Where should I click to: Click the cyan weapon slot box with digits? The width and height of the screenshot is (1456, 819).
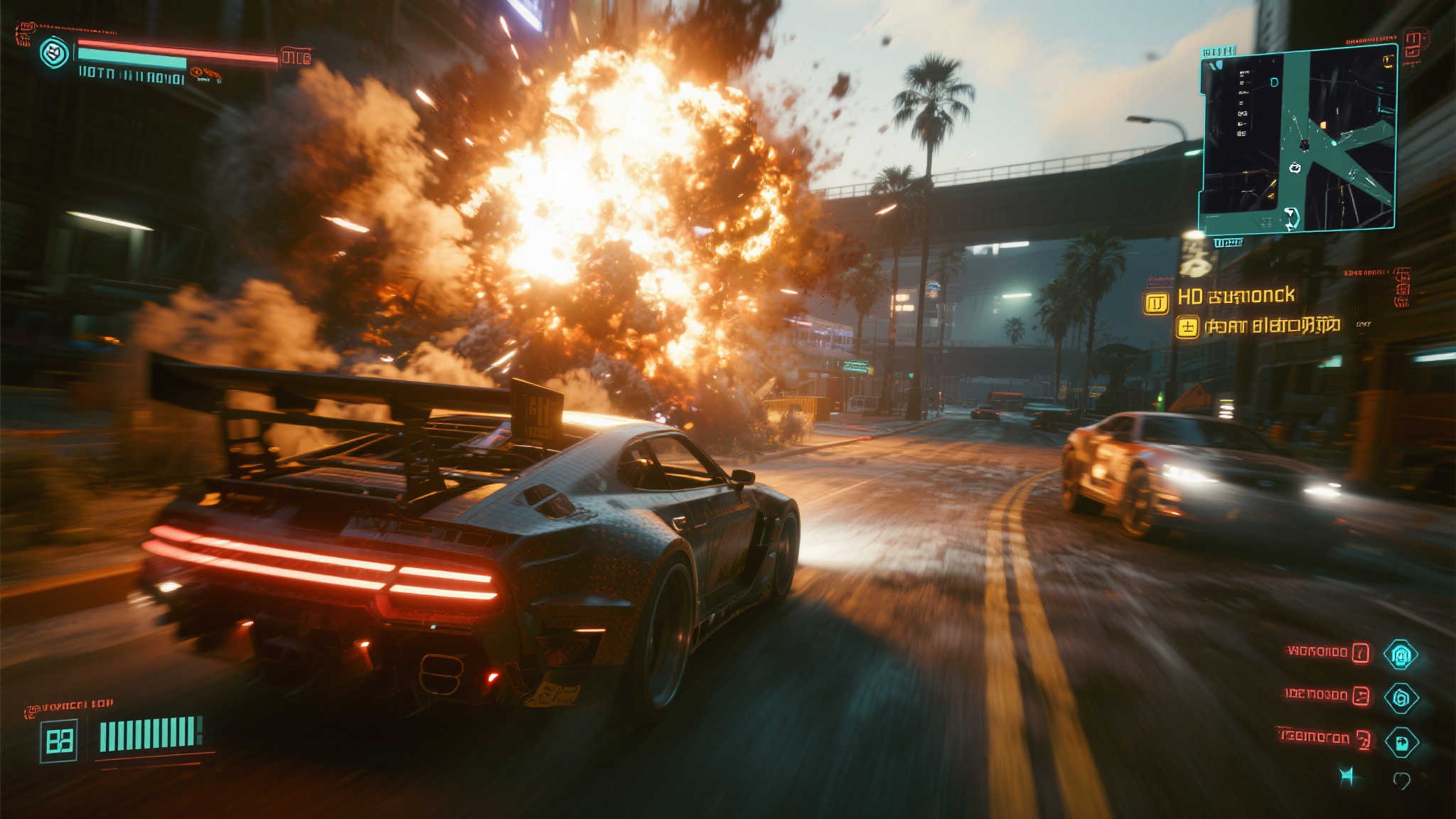(x=59, y=741)
